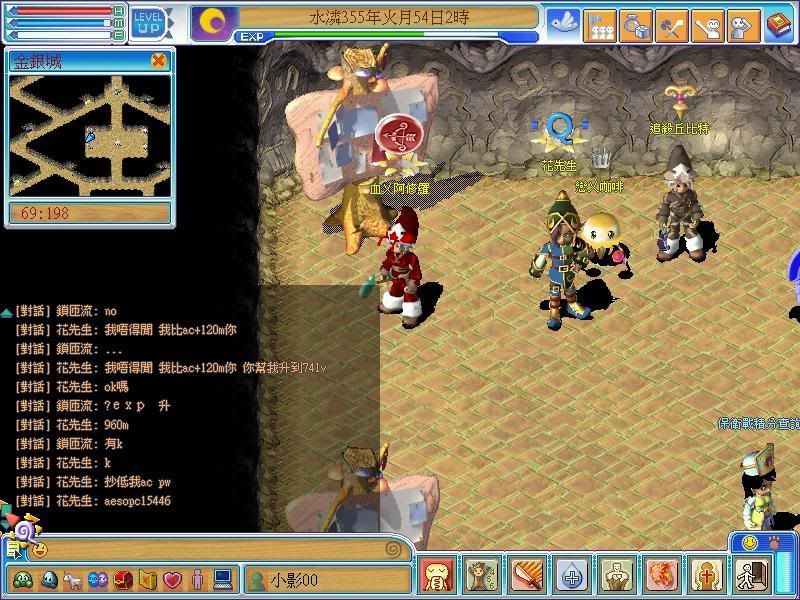The width and height of the screenshot is (800, 600).
Task: Open the computer system icon
Action: [222, 579]
